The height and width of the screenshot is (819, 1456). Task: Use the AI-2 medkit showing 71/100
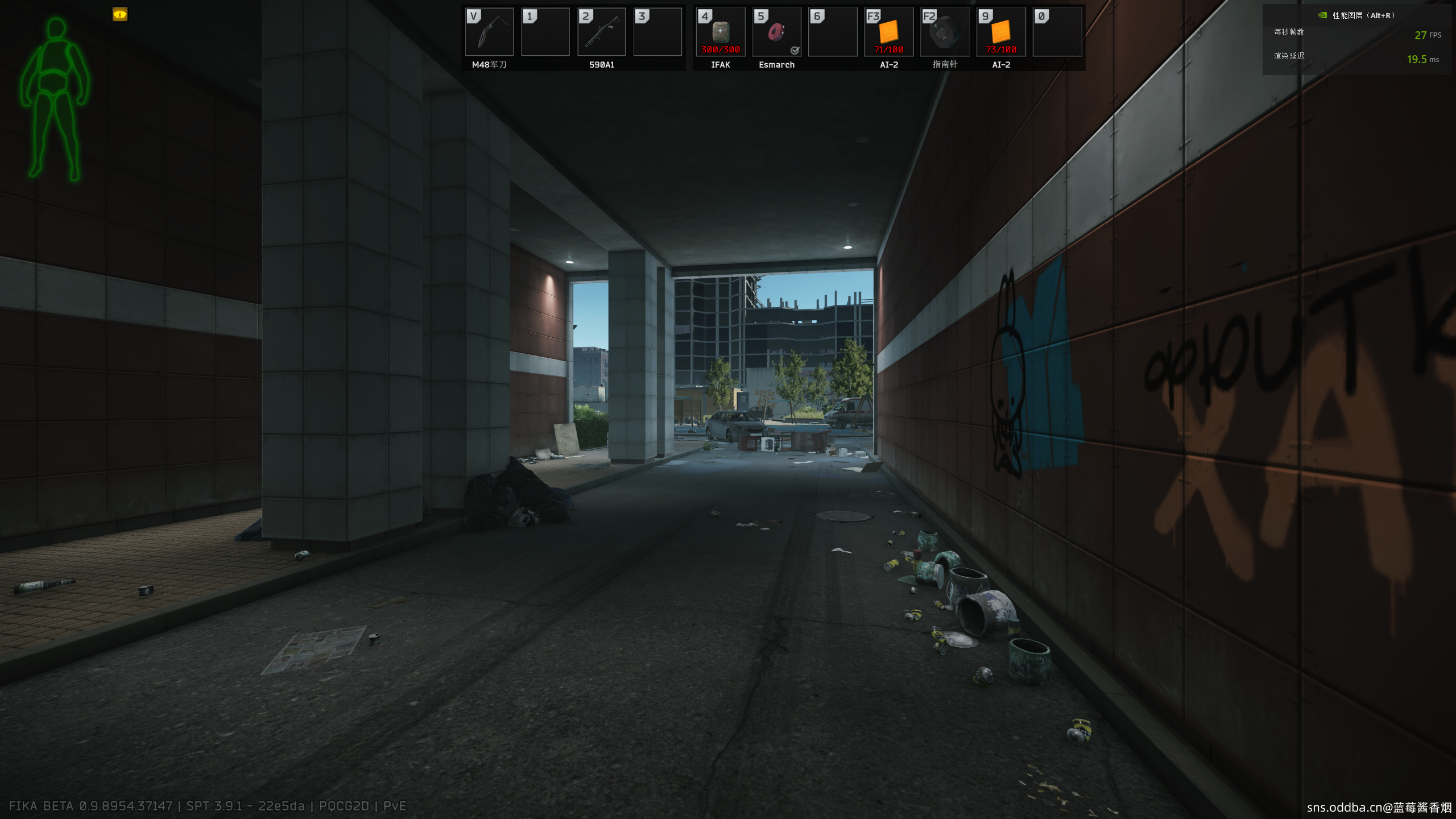pos(888,32)
